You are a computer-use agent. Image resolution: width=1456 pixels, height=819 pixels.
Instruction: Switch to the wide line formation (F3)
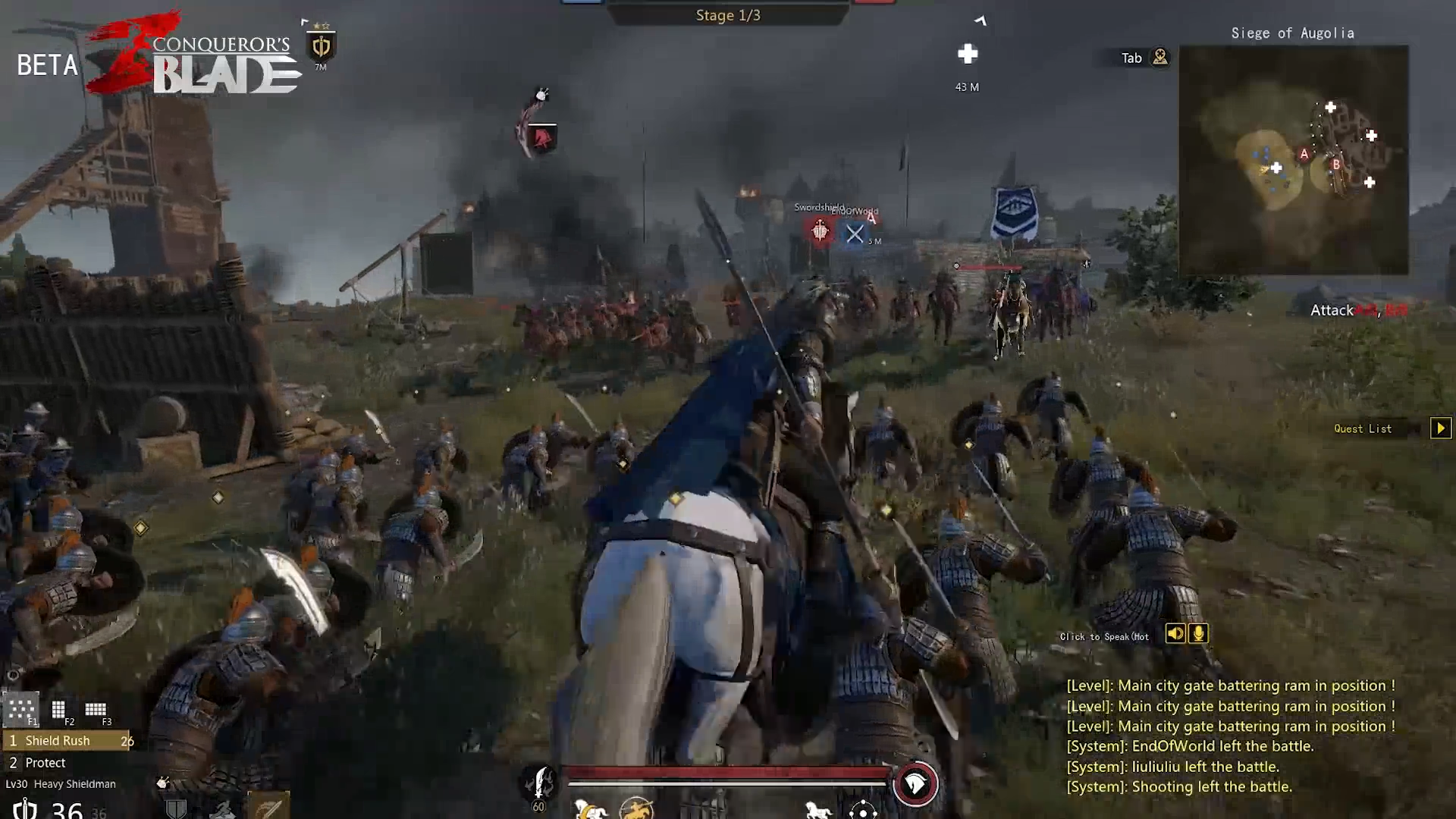[x=96, y=710]
